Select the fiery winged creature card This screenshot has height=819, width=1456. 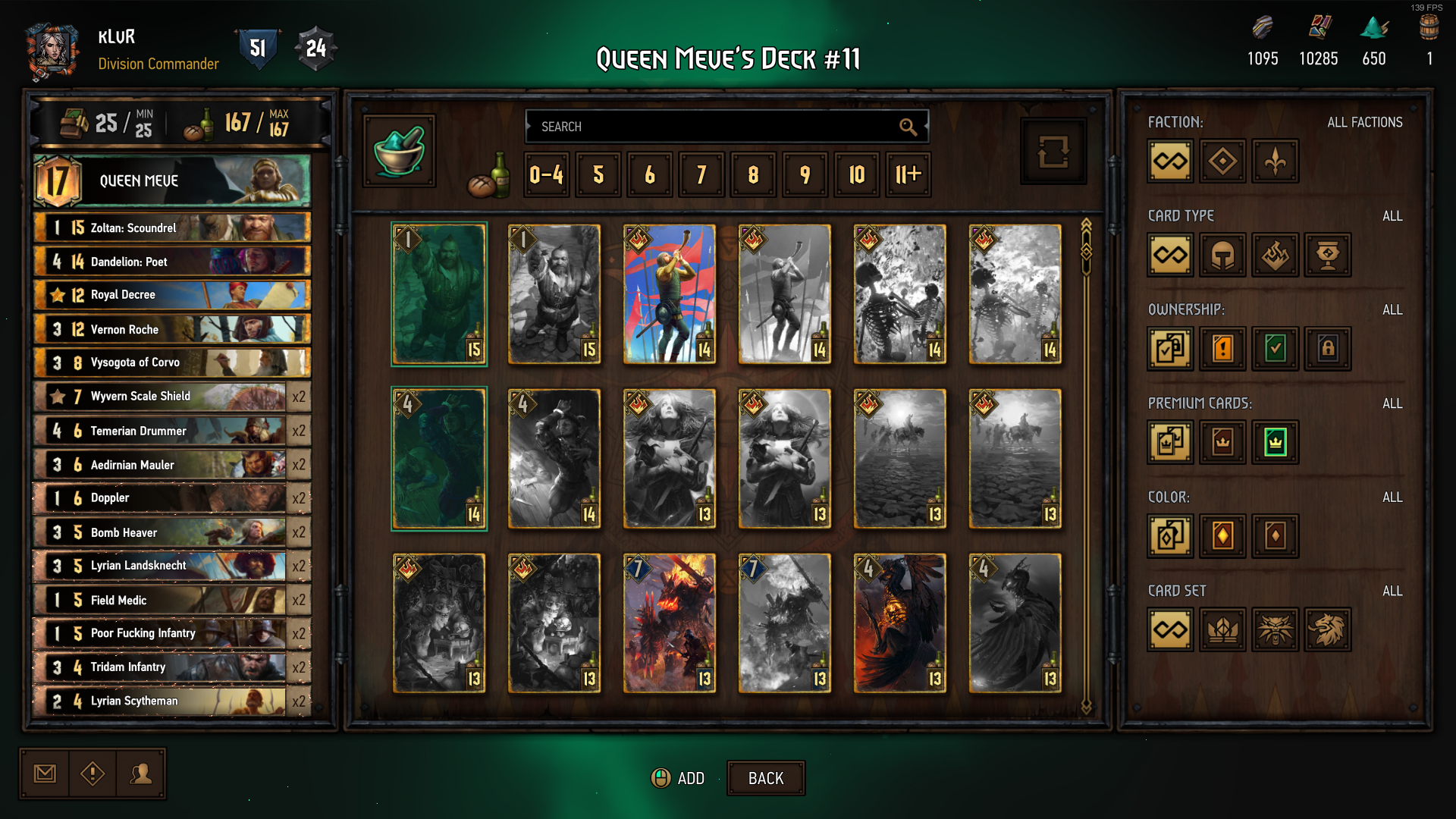tap(899, 623)
